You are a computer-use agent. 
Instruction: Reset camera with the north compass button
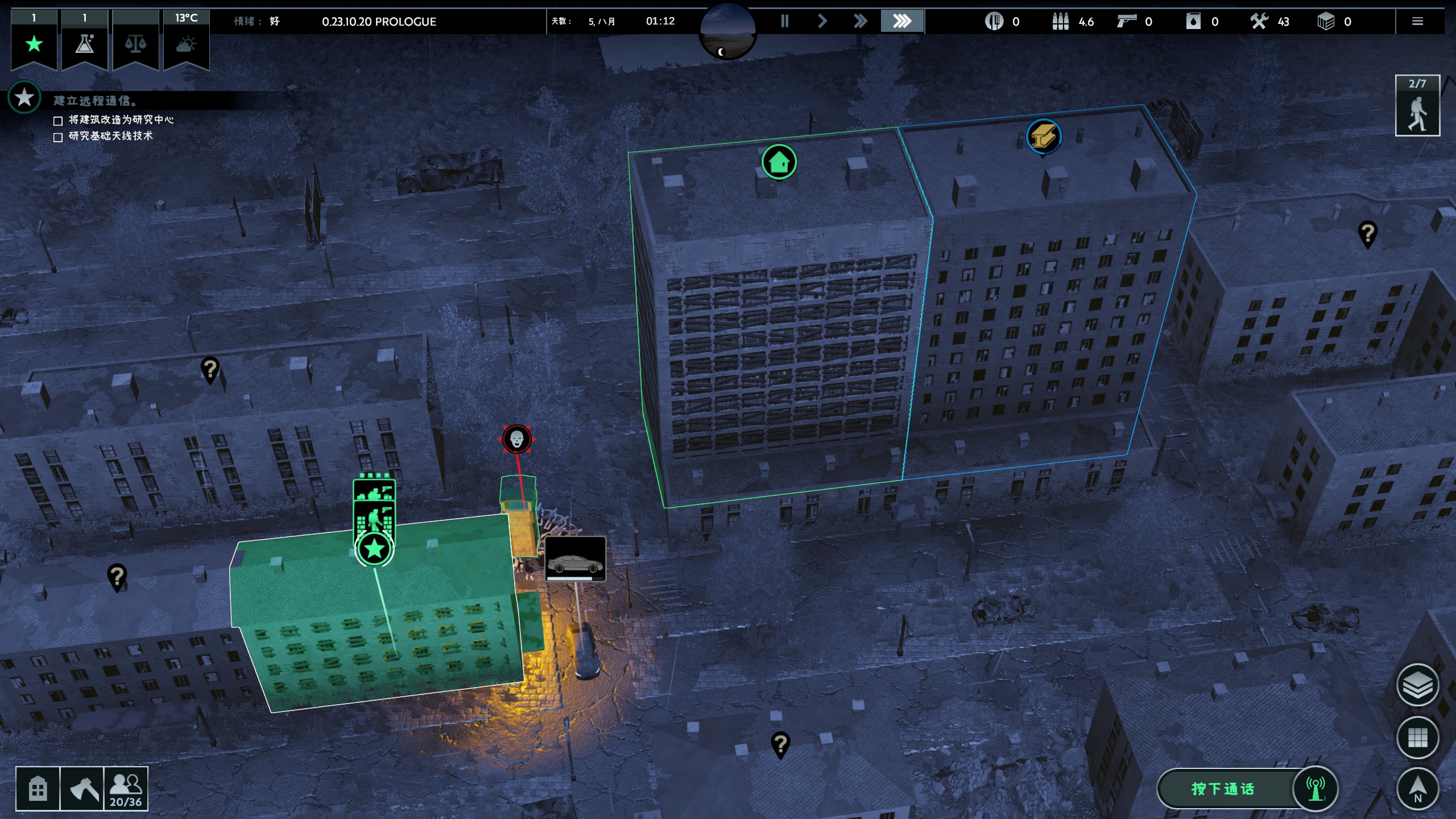point(1417,789)
